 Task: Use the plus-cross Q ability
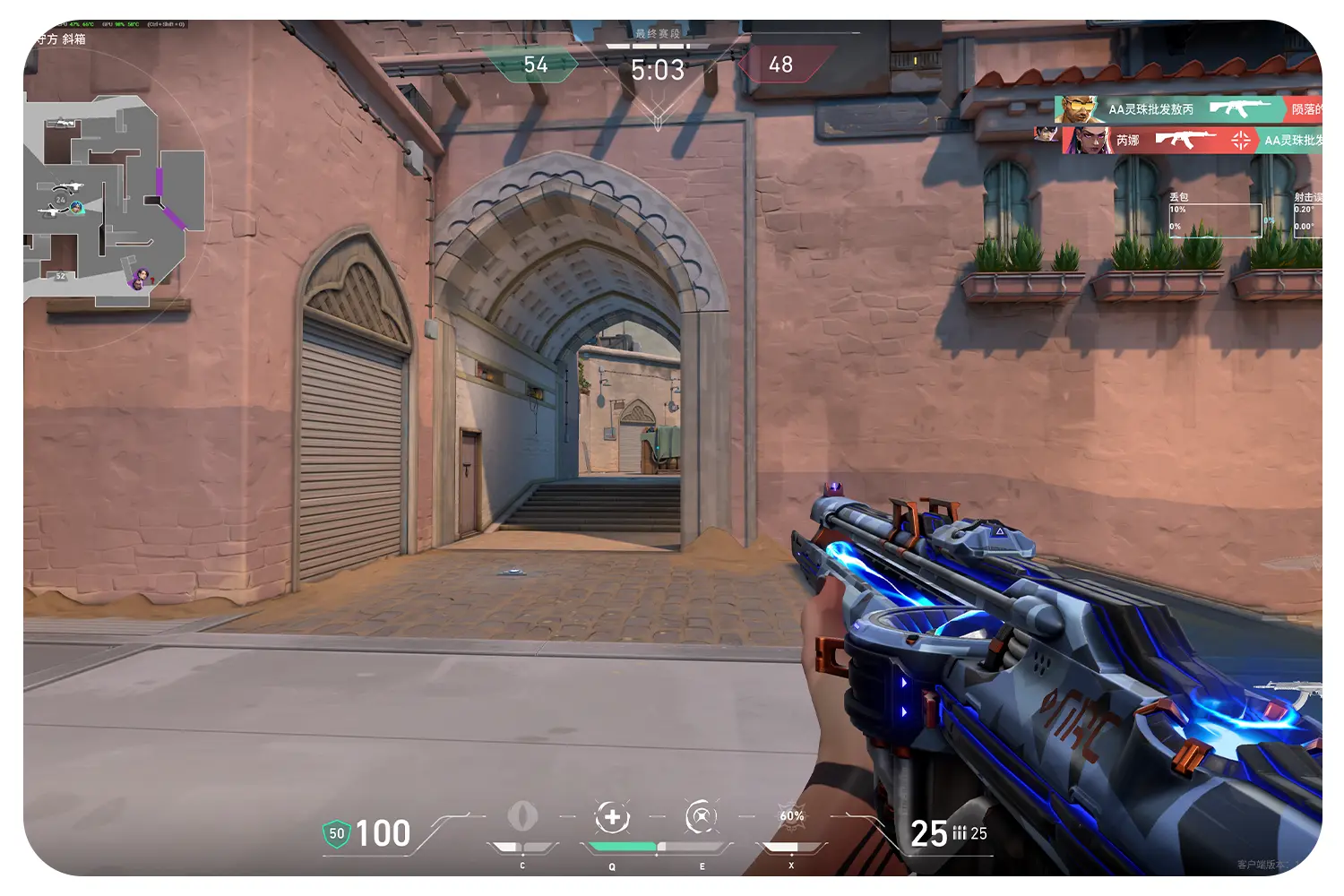(x=612, y=817)
